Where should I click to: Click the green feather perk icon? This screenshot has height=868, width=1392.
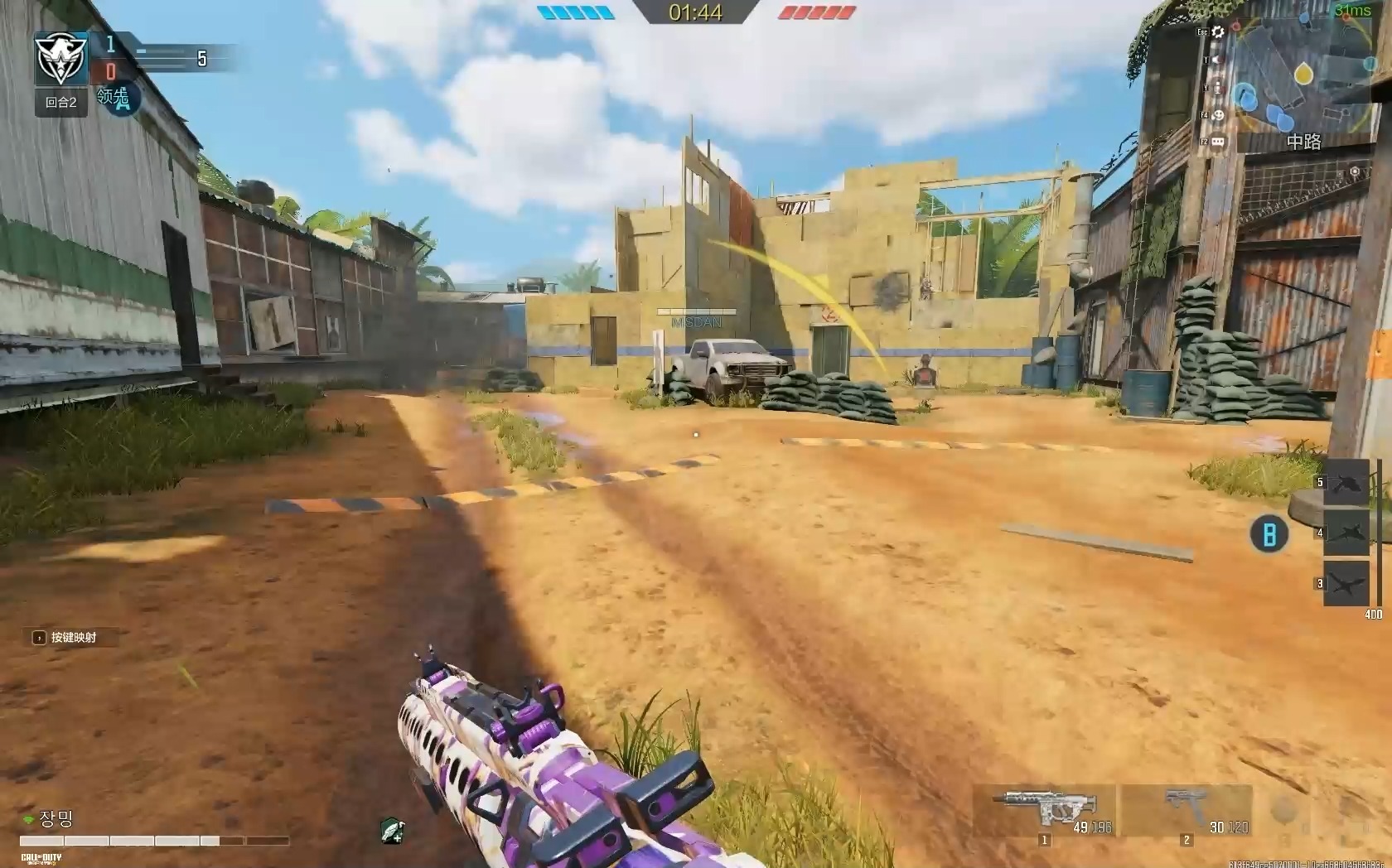[392, 829]
